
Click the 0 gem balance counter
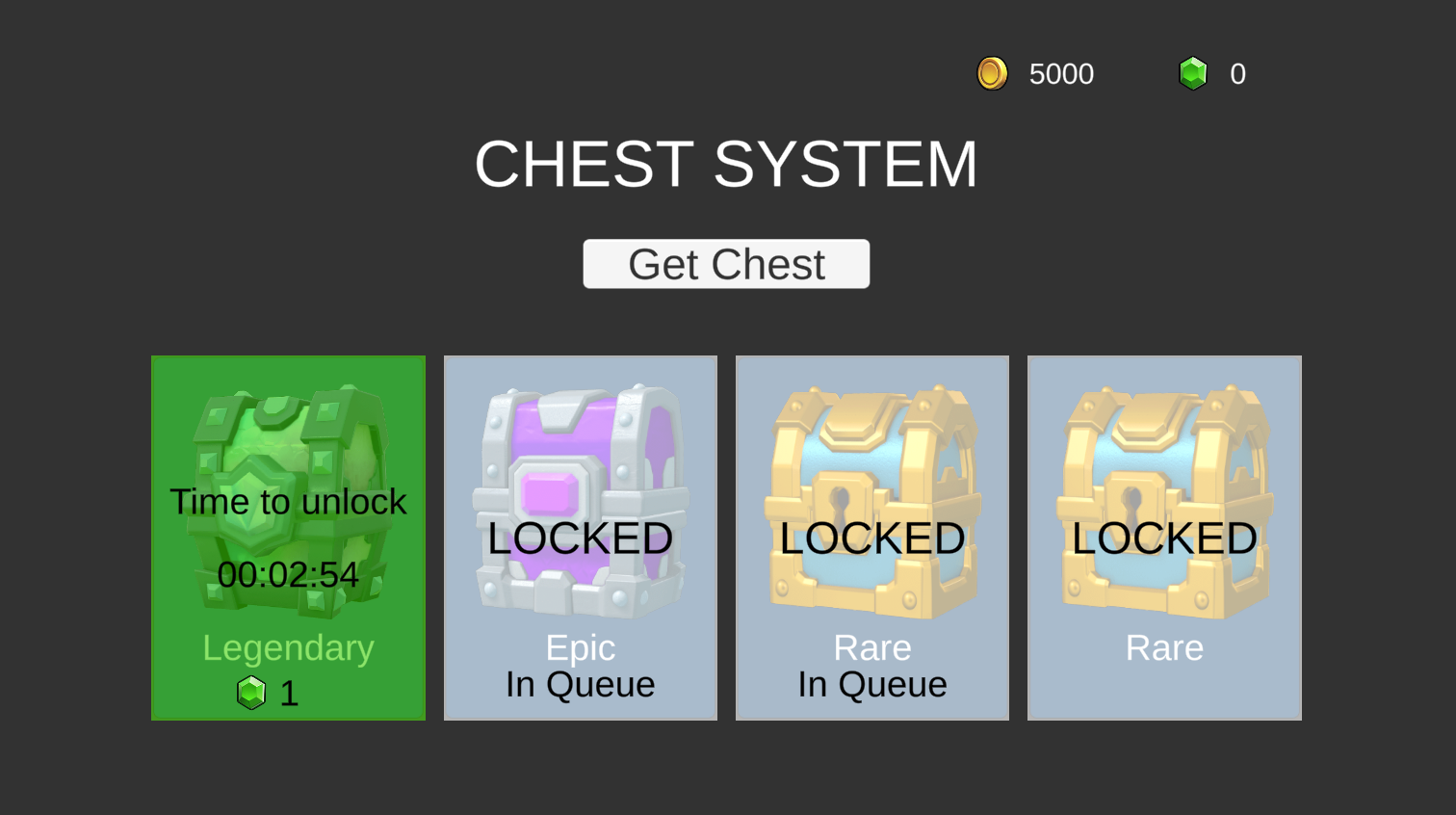pyautogui.click(x=1239, y=73)
